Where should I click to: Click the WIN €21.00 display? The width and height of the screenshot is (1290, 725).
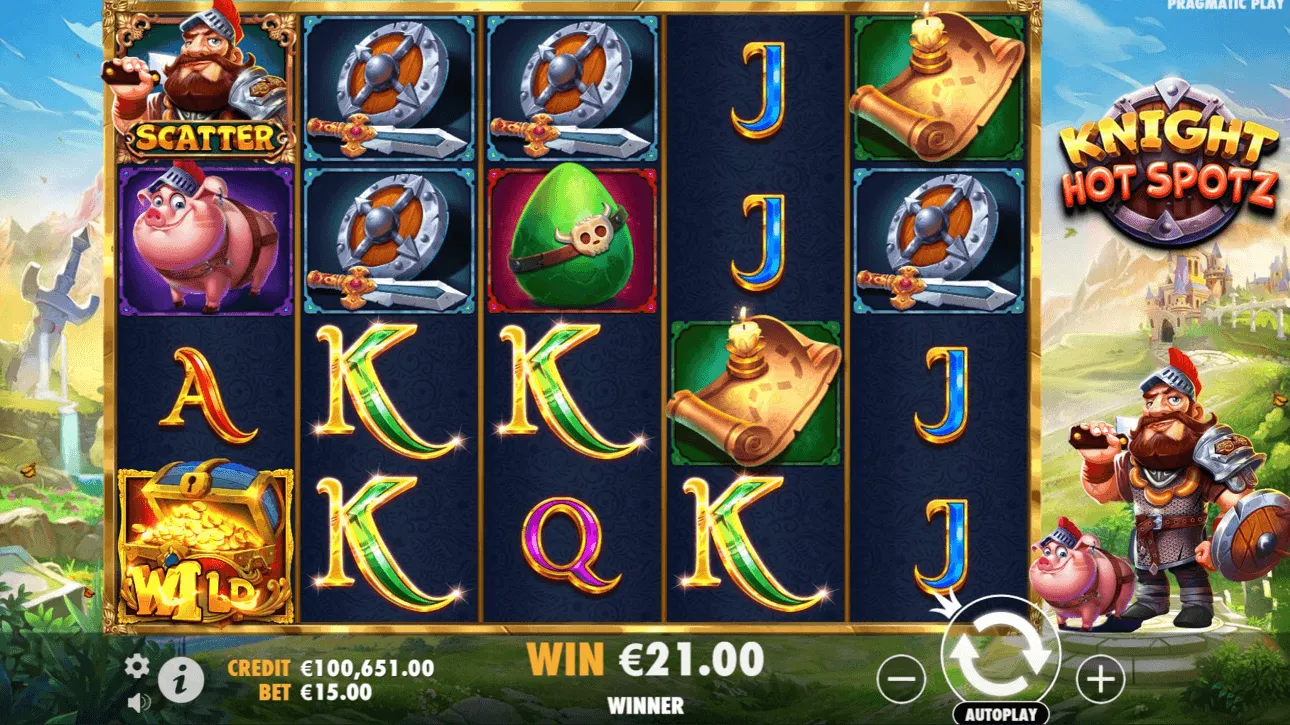tap(643, 661)
